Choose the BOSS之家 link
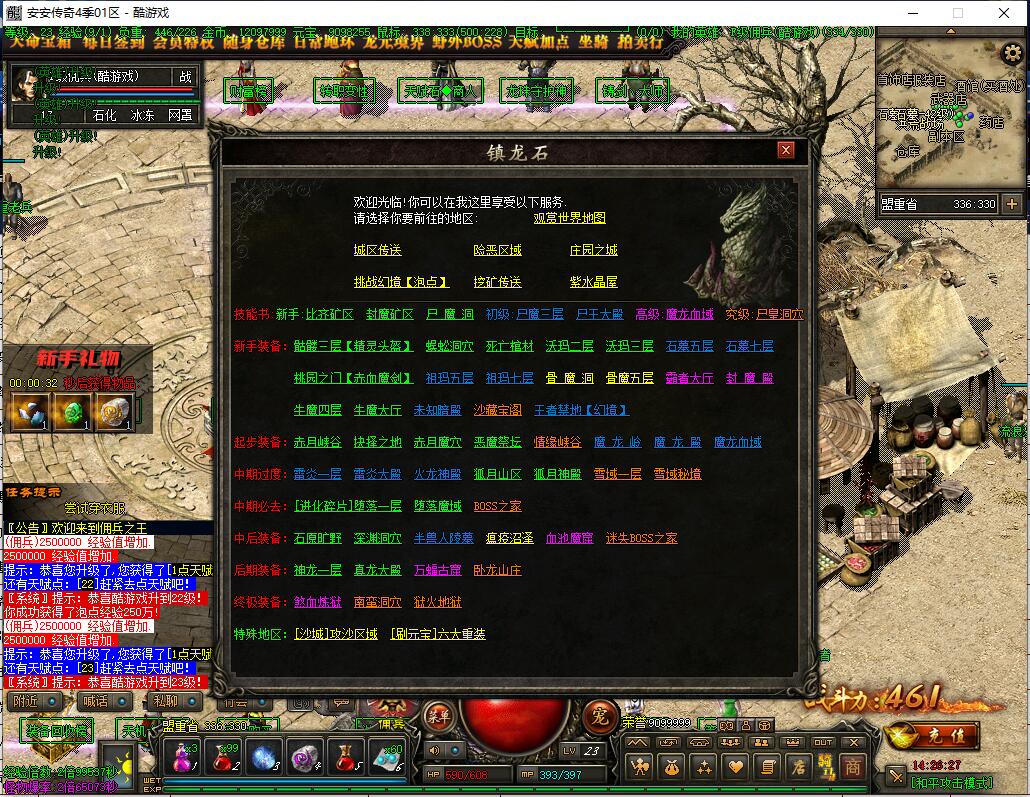This screenshot has width=1030, height=797. pos(497,506)
